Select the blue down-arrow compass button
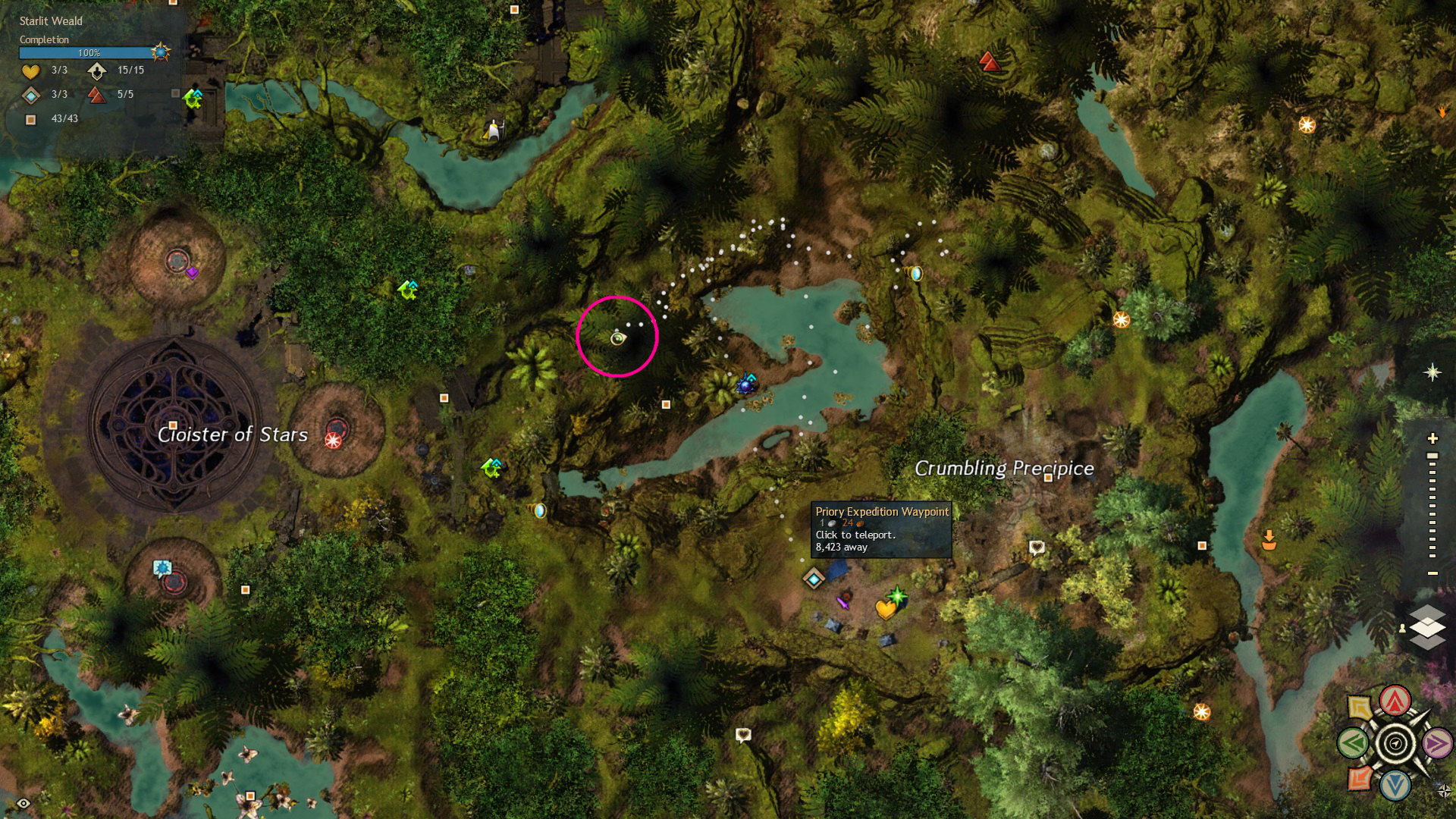The width and height of the screenshot is (1456, 819). coord(1395,786)
